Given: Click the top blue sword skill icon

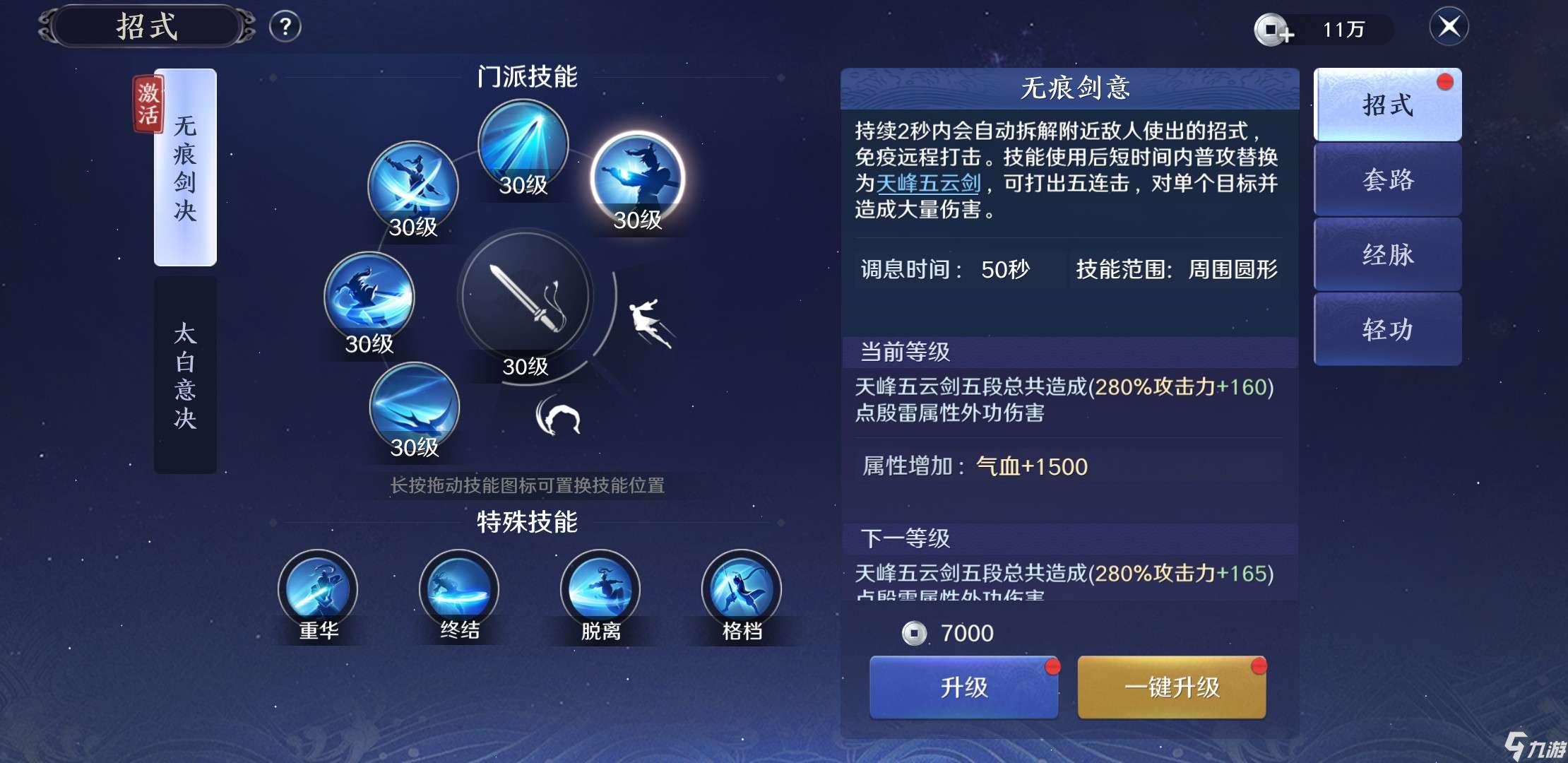Looking at the screenshot, I should click(523, 145).
